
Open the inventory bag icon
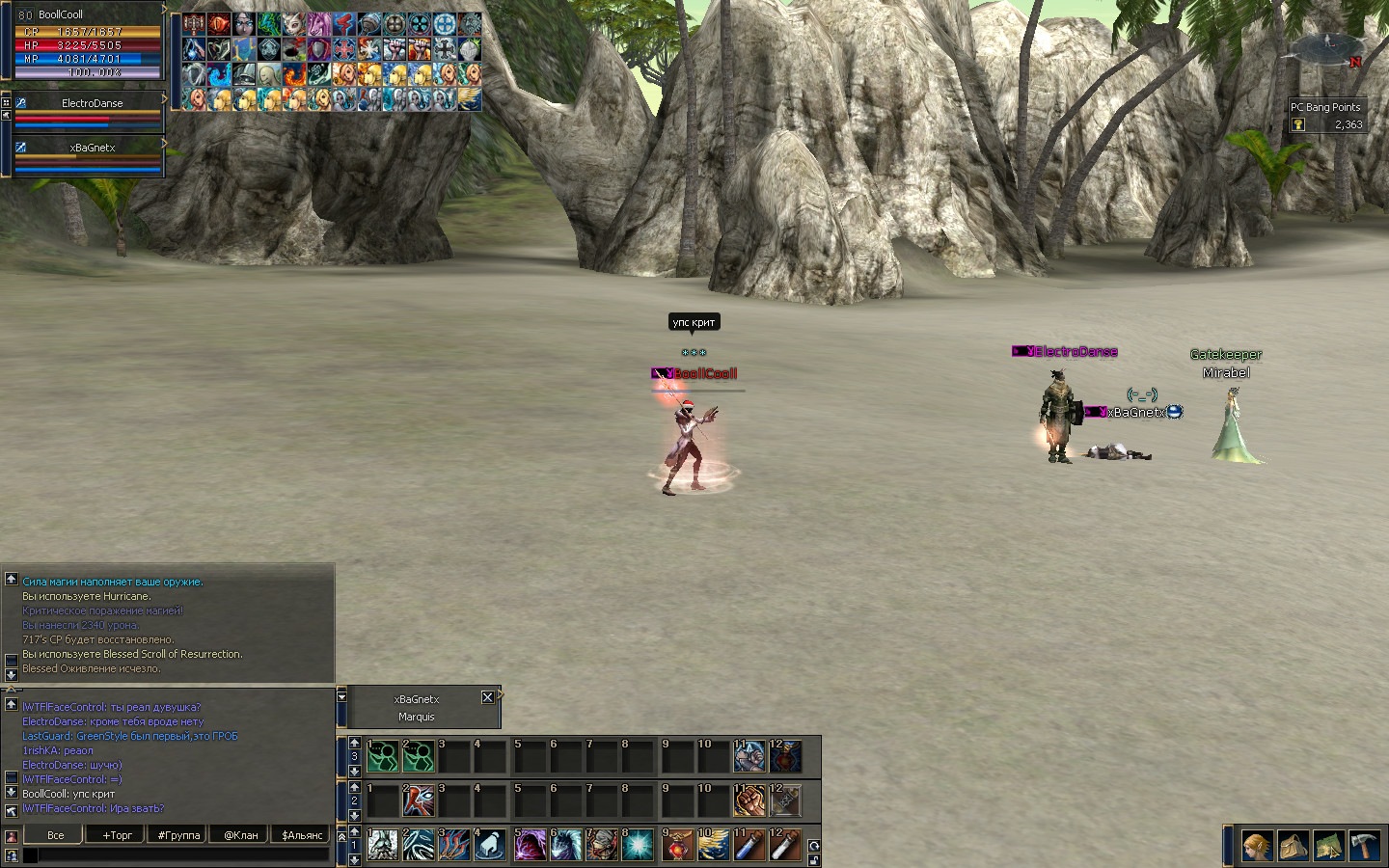[1293, 846]
